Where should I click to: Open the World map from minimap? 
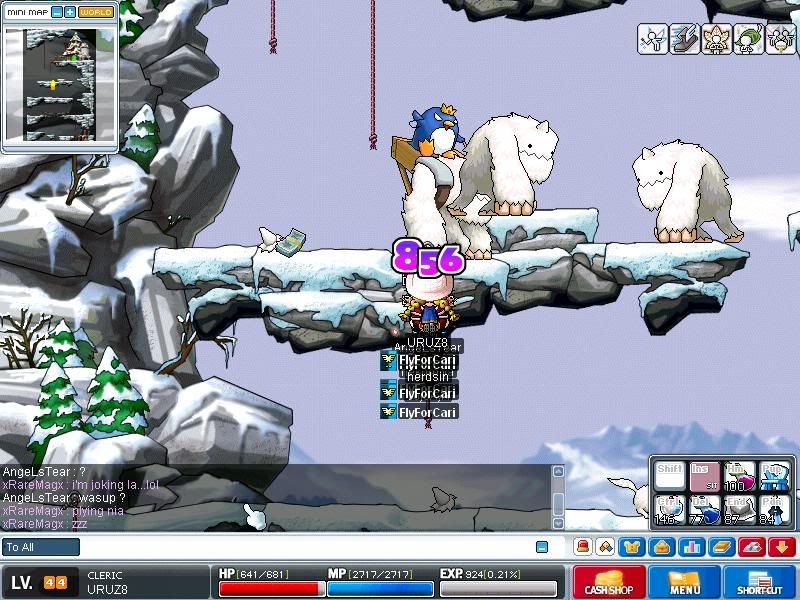[96, 12]
